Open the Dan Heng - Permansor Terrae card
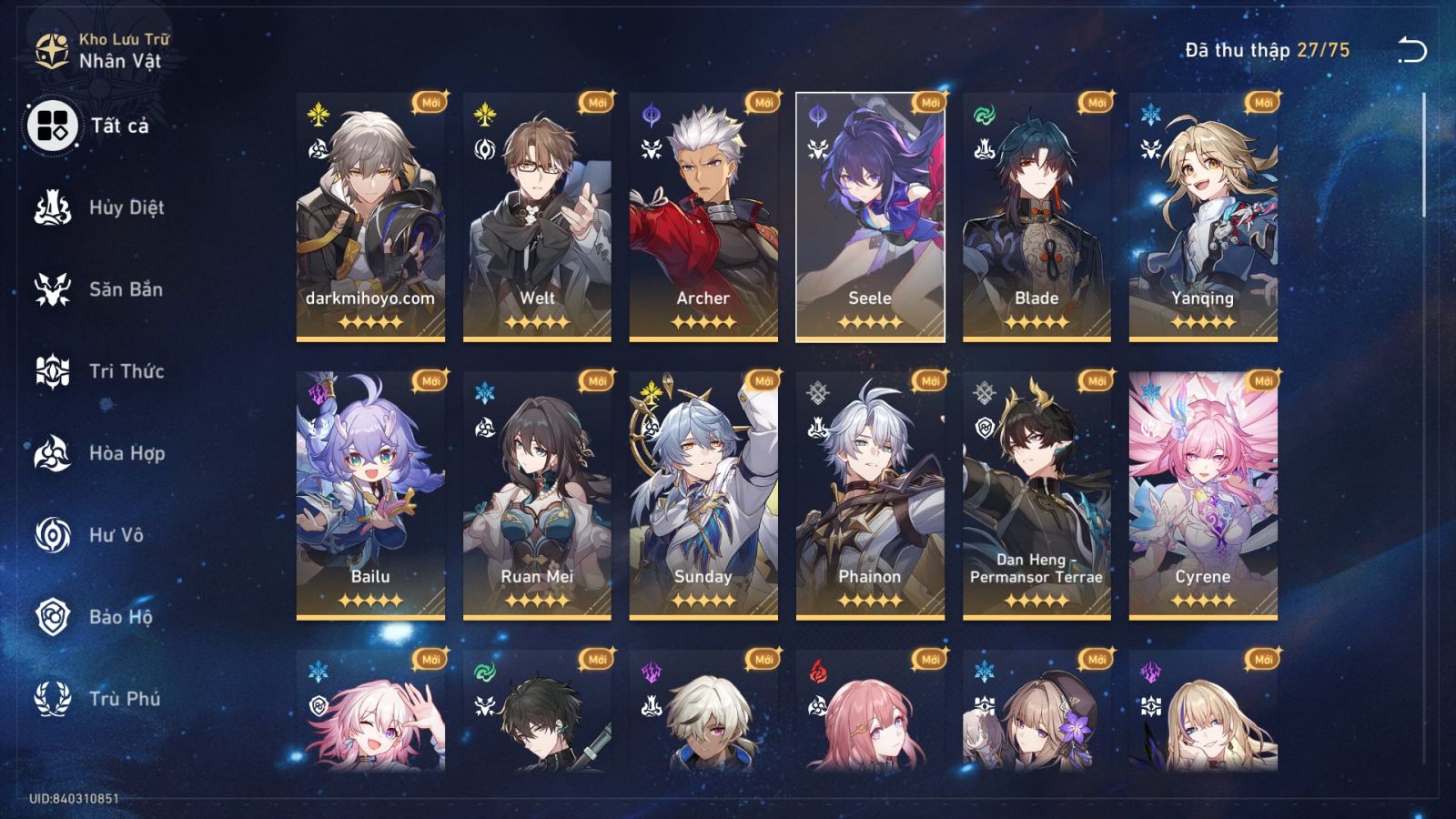 (1037, 491)
